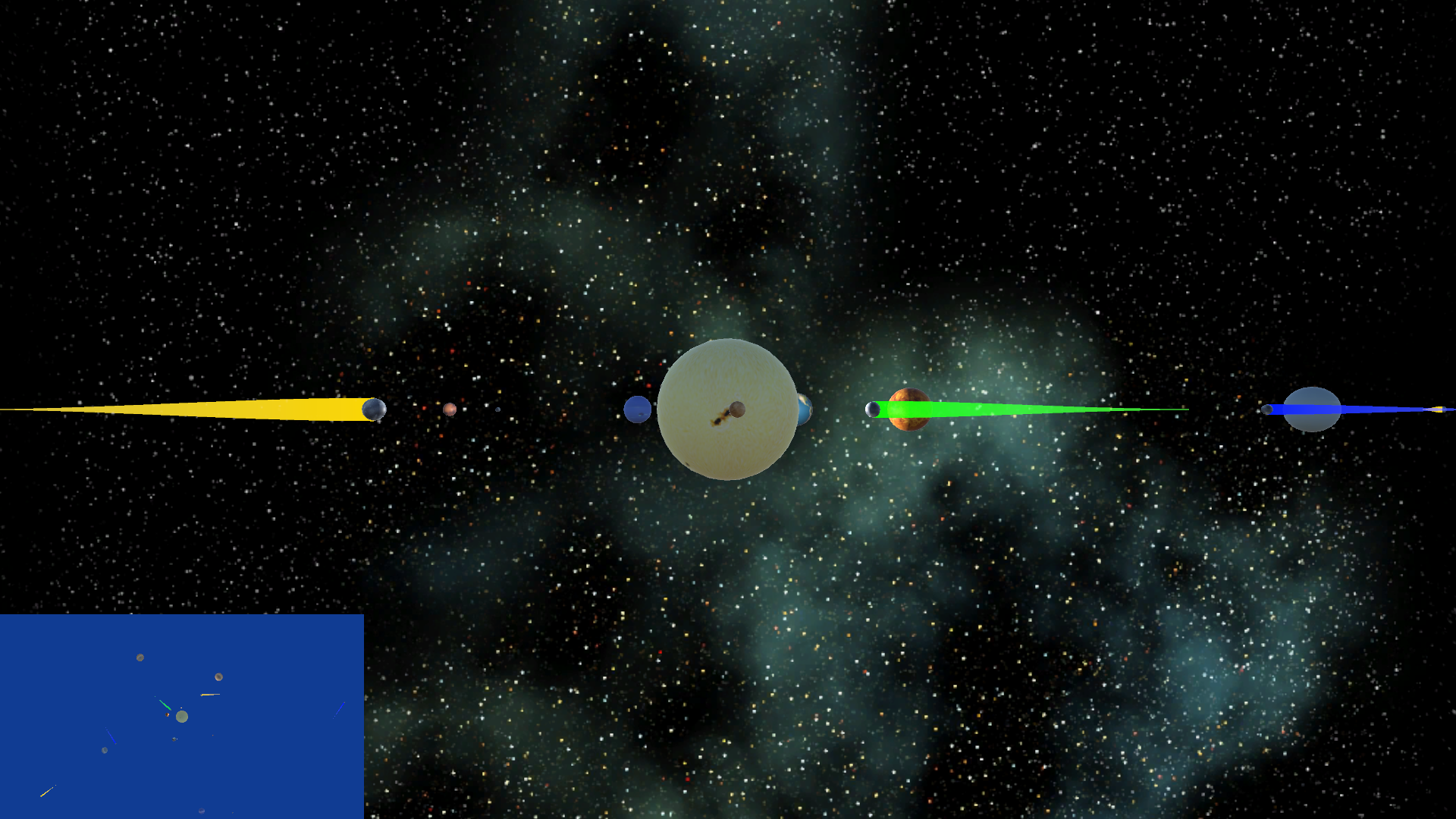Viewport: 1456px width, 819px height.
Task: Click the small red Mars near the left
Action: tap(450, 408)
